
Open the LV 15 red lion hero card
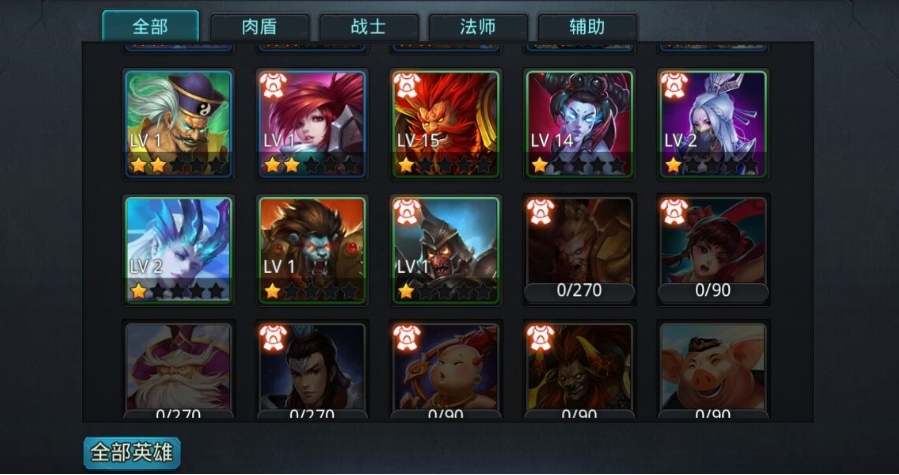tap(446, 123)
